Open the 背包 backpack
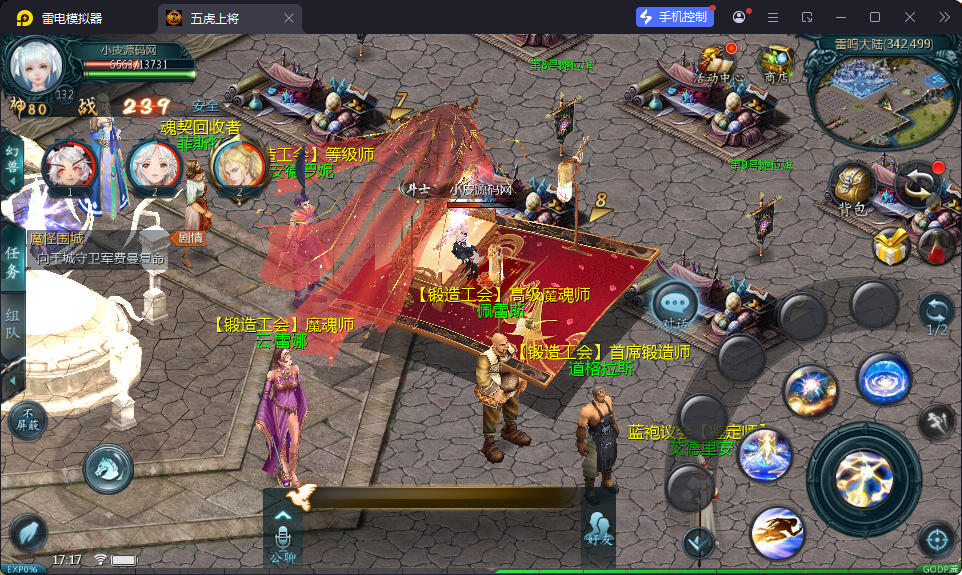 pos(853,187)
